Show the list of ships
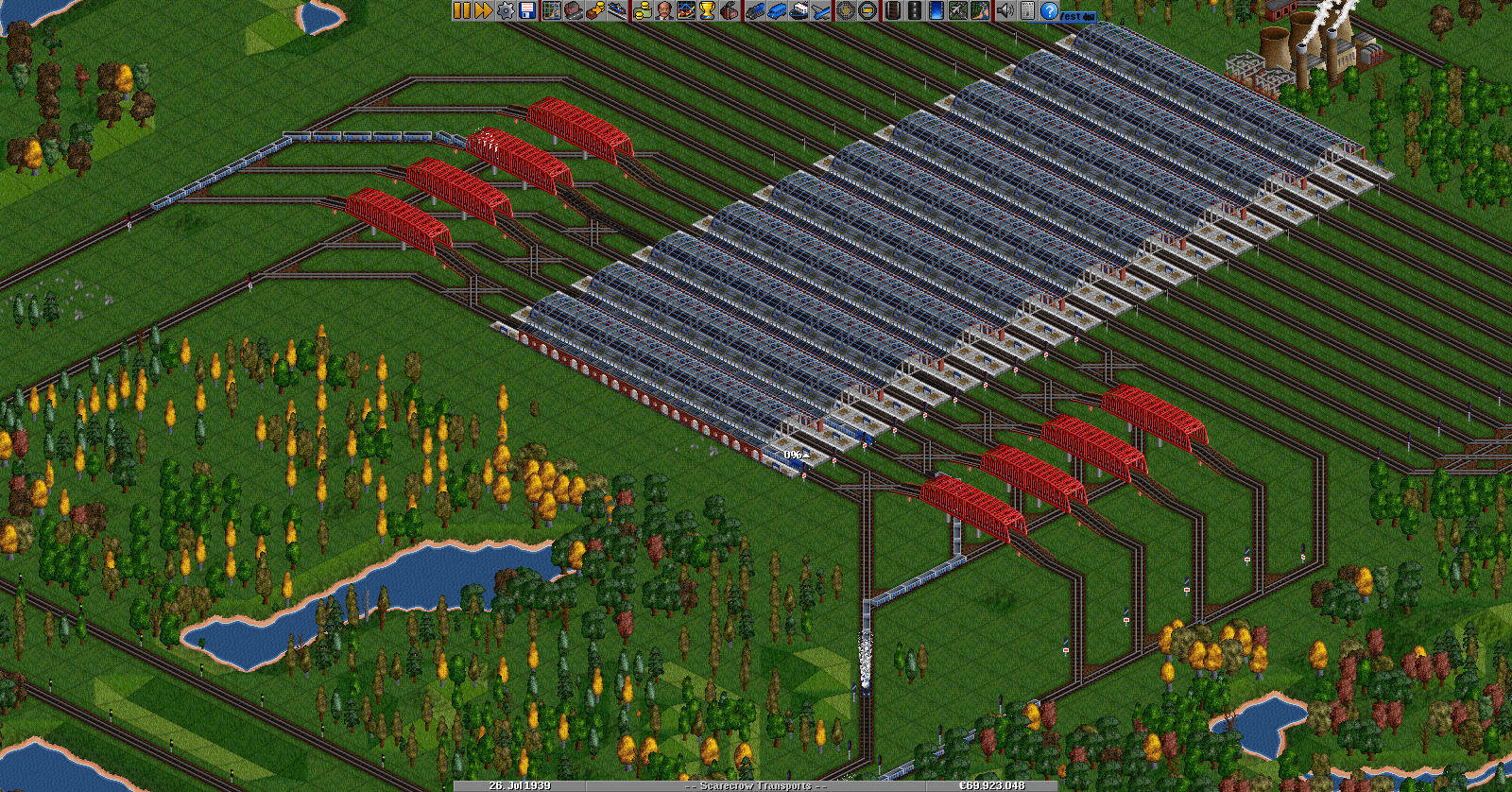1512x792 pixels. (x=799, y=10)
